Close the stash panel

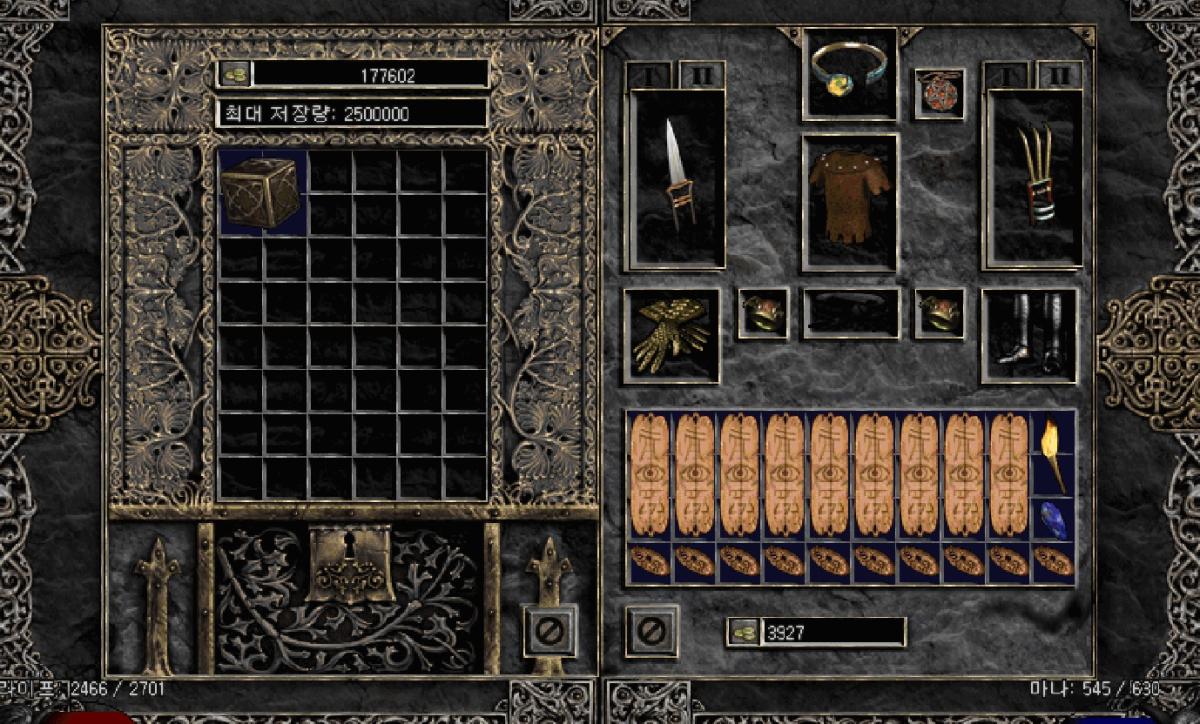[549, 630]
